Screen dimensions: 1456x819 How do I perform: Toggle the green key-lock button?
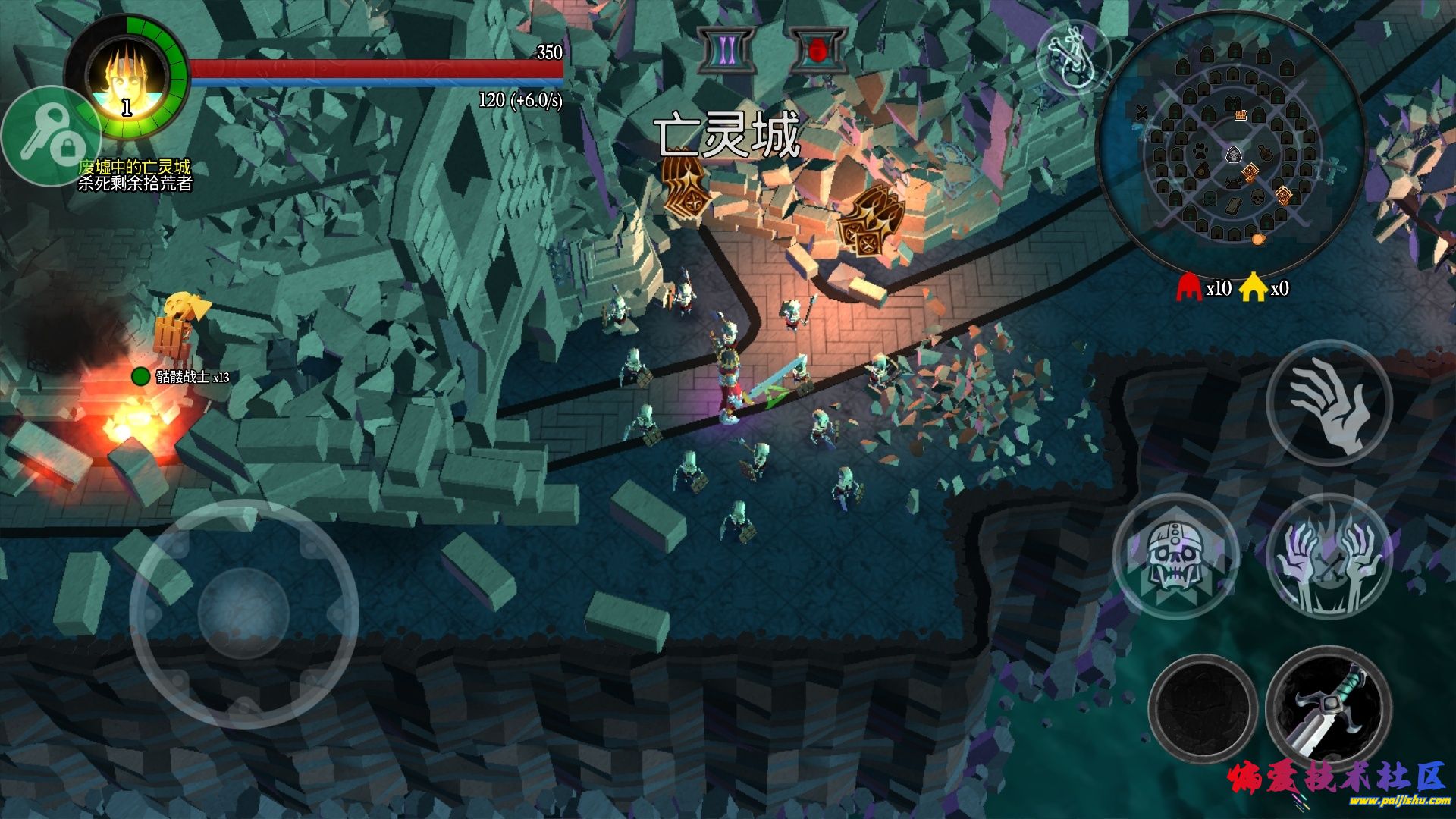[x=49, y=136]
